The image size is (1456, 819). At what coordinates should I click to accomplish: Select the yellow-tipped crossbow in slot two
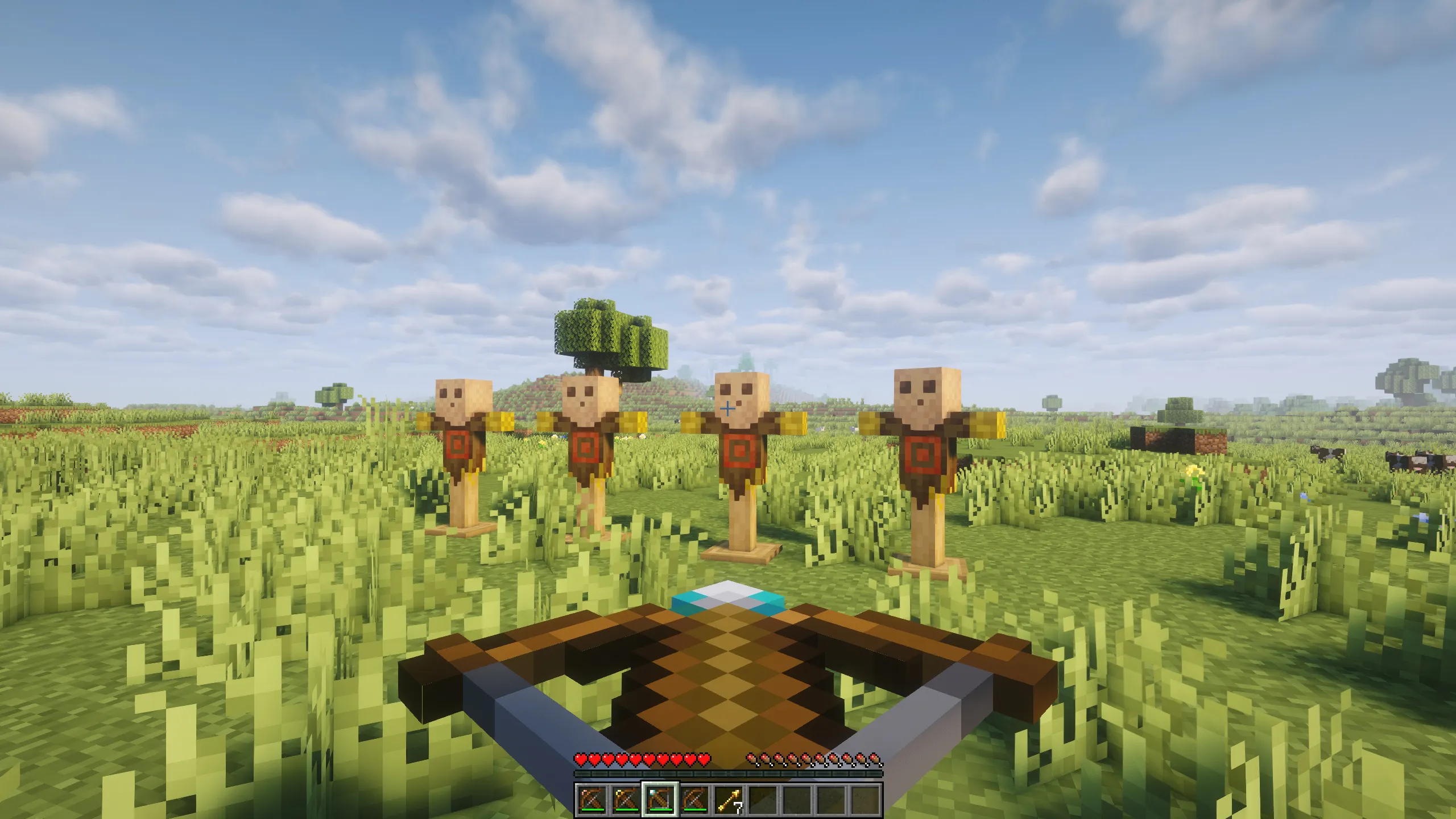pyautogui.click(x=624, y=801)
